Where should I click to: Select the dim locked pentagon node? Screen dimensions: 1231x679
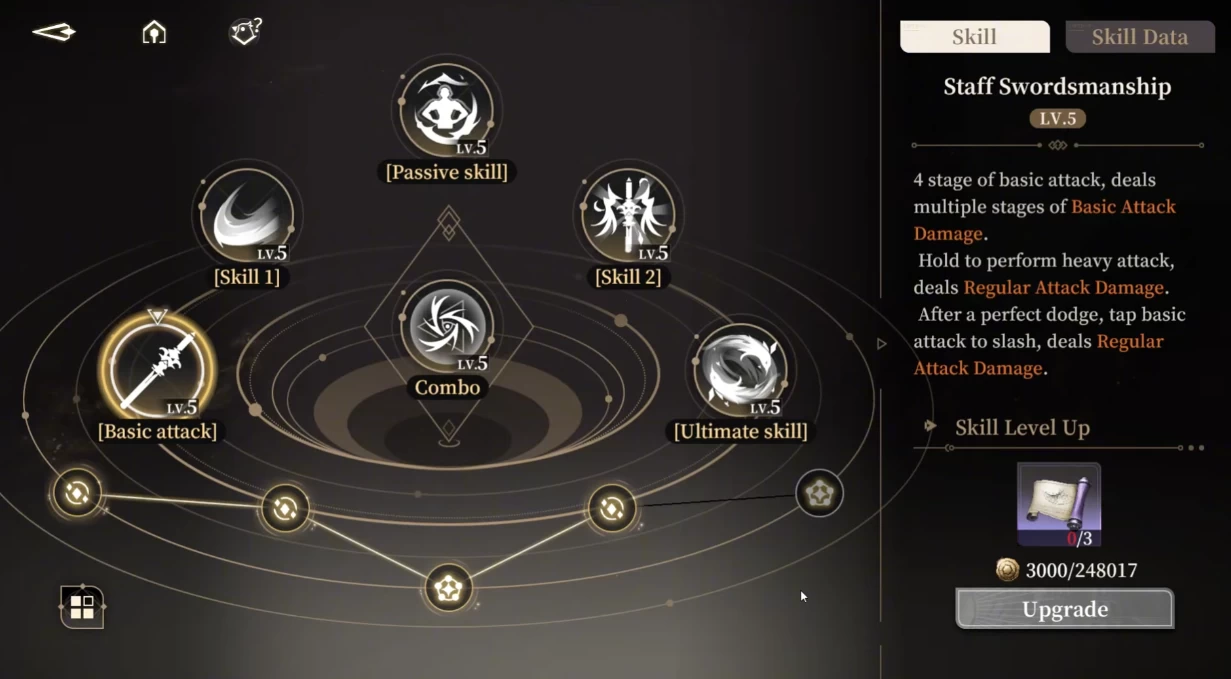pos(819,493)
